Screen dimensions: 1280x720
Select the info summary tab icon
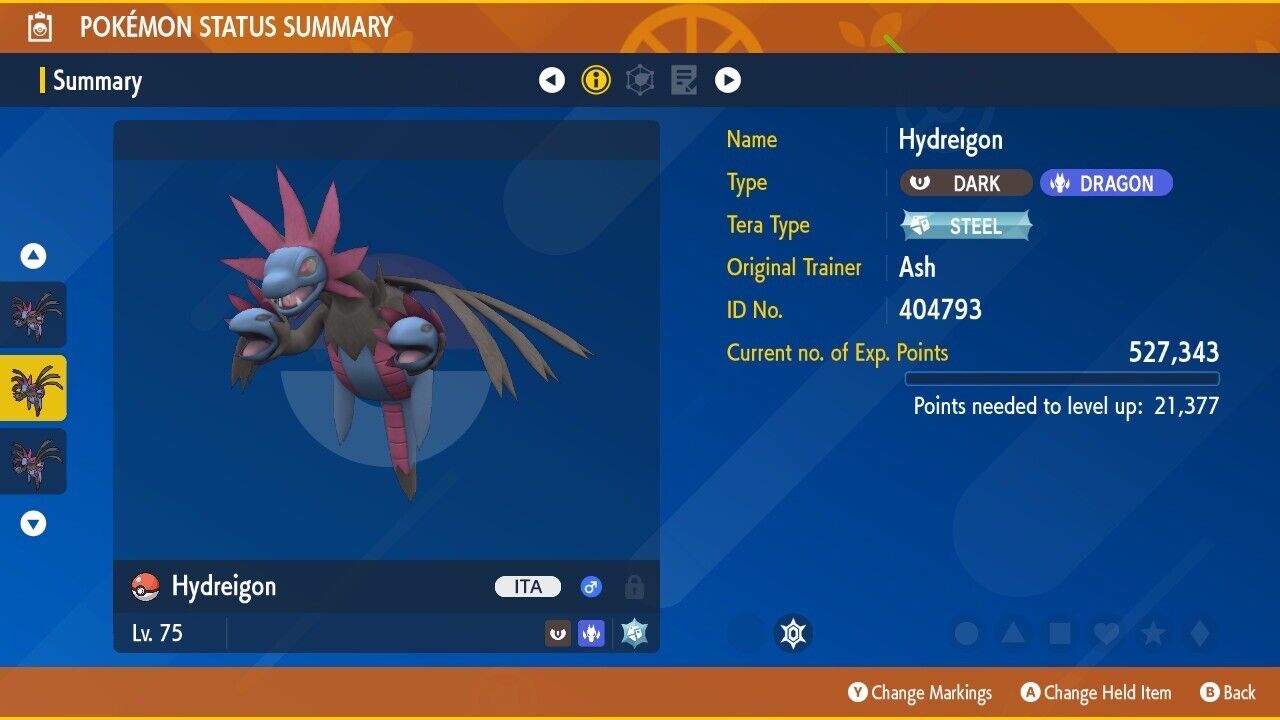(x=596, y=80)
